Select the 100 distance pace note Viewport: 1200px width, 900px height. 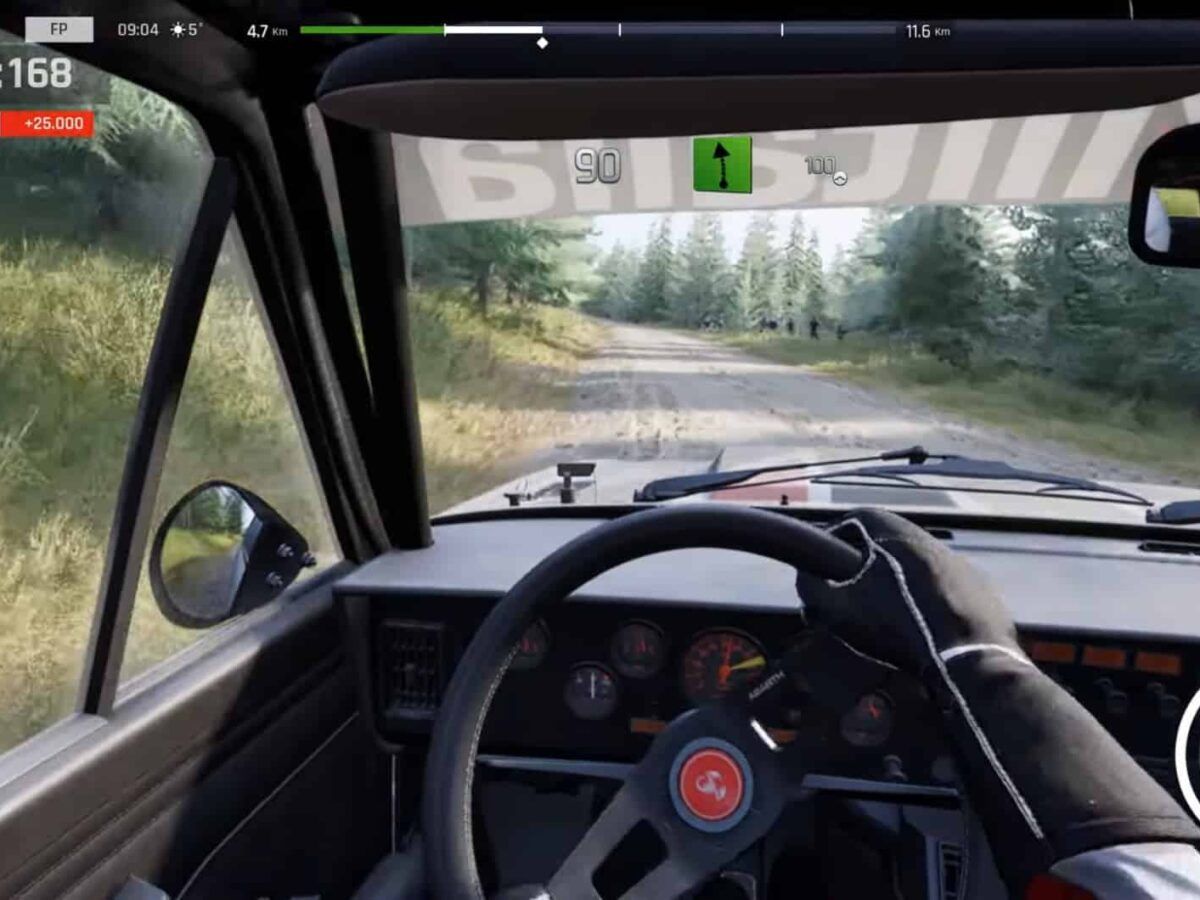click(x=823, y=167)
